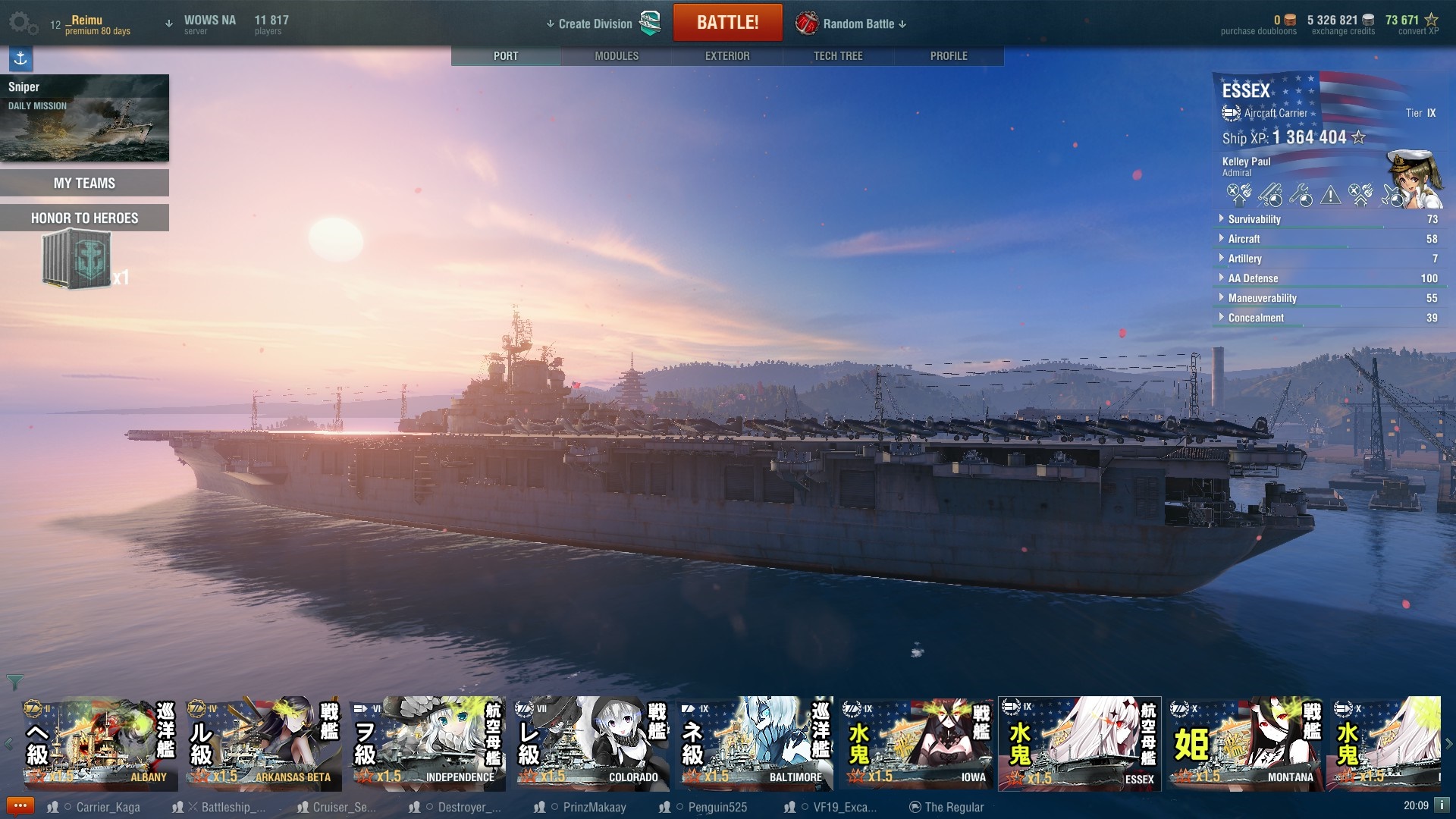Open the My Teams button
Screen dimensions: 1456x819
coord(84,183)
